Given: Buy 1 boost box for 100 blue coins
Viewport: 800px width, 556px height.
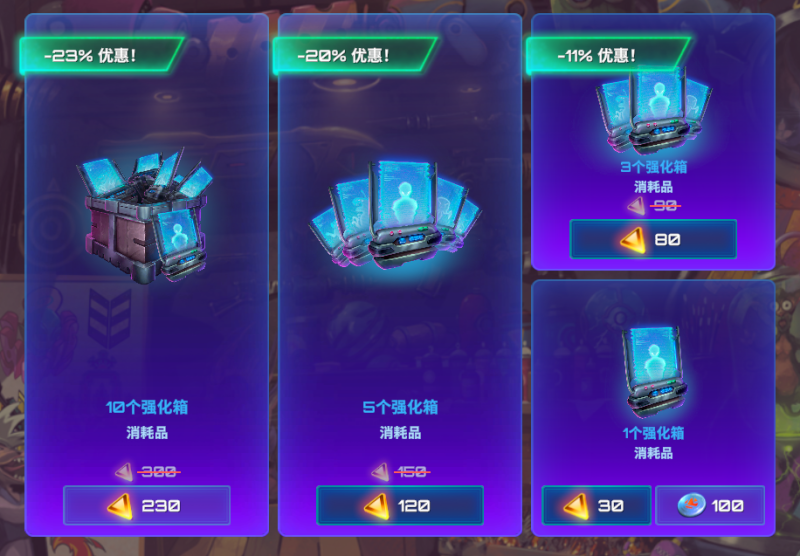Looking at the screenshot, I should point(710,505).
